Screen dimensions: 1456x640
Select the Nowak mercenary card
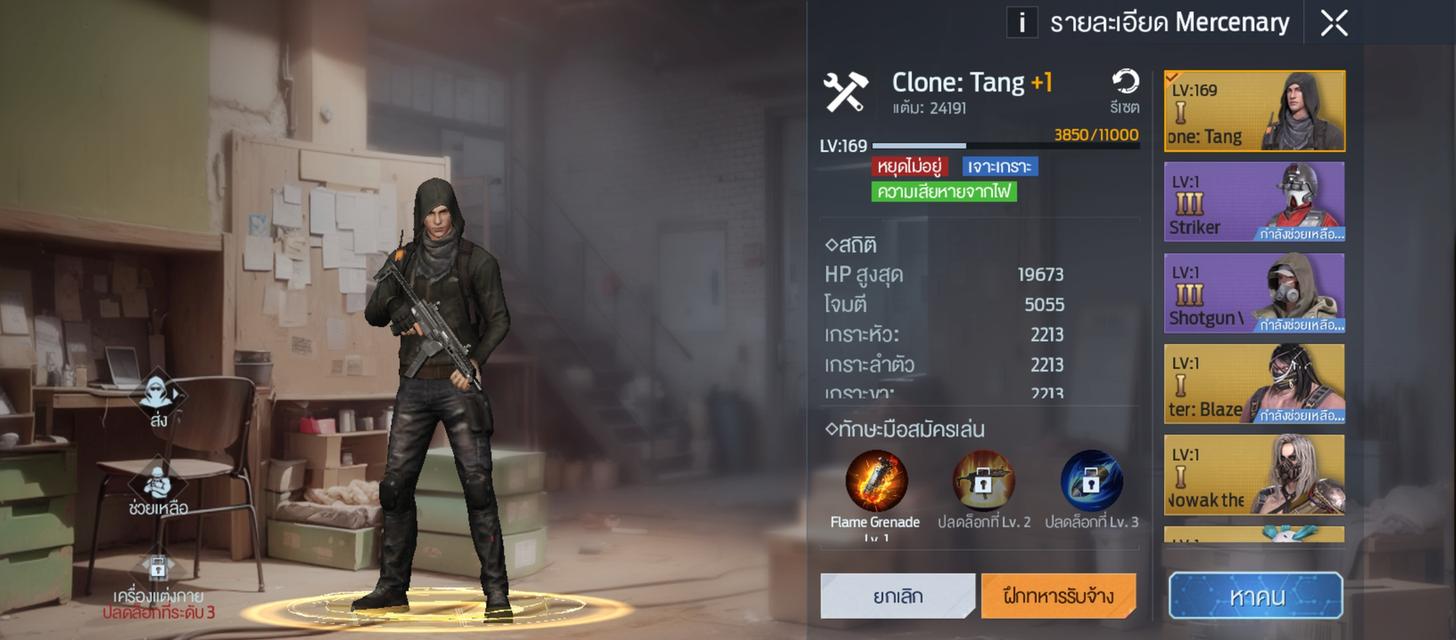point(1254,474)
